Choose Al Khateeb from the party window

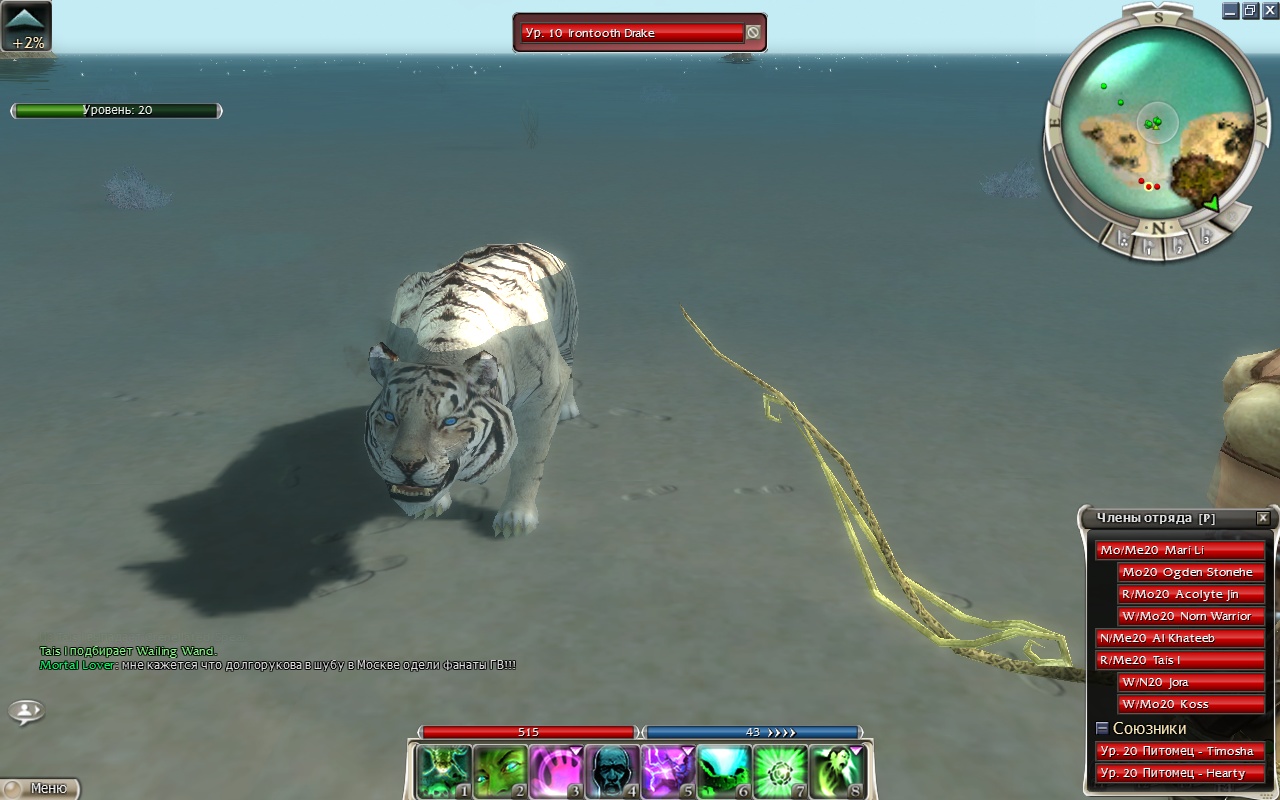pyautogui.click(x=1180, y=638)
